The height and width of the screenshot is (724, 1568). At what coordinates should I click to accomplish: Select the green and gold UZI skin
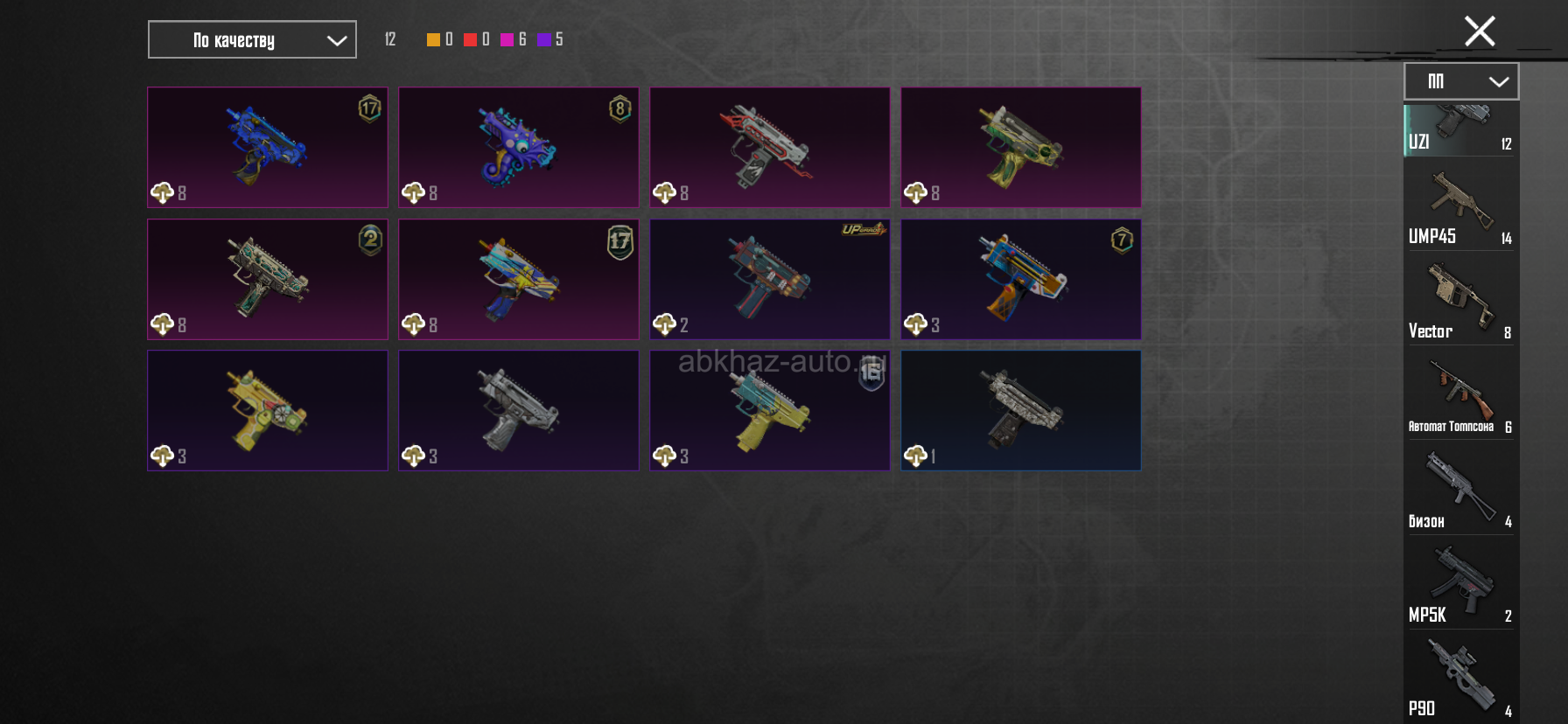click(x=1020, y=147)
